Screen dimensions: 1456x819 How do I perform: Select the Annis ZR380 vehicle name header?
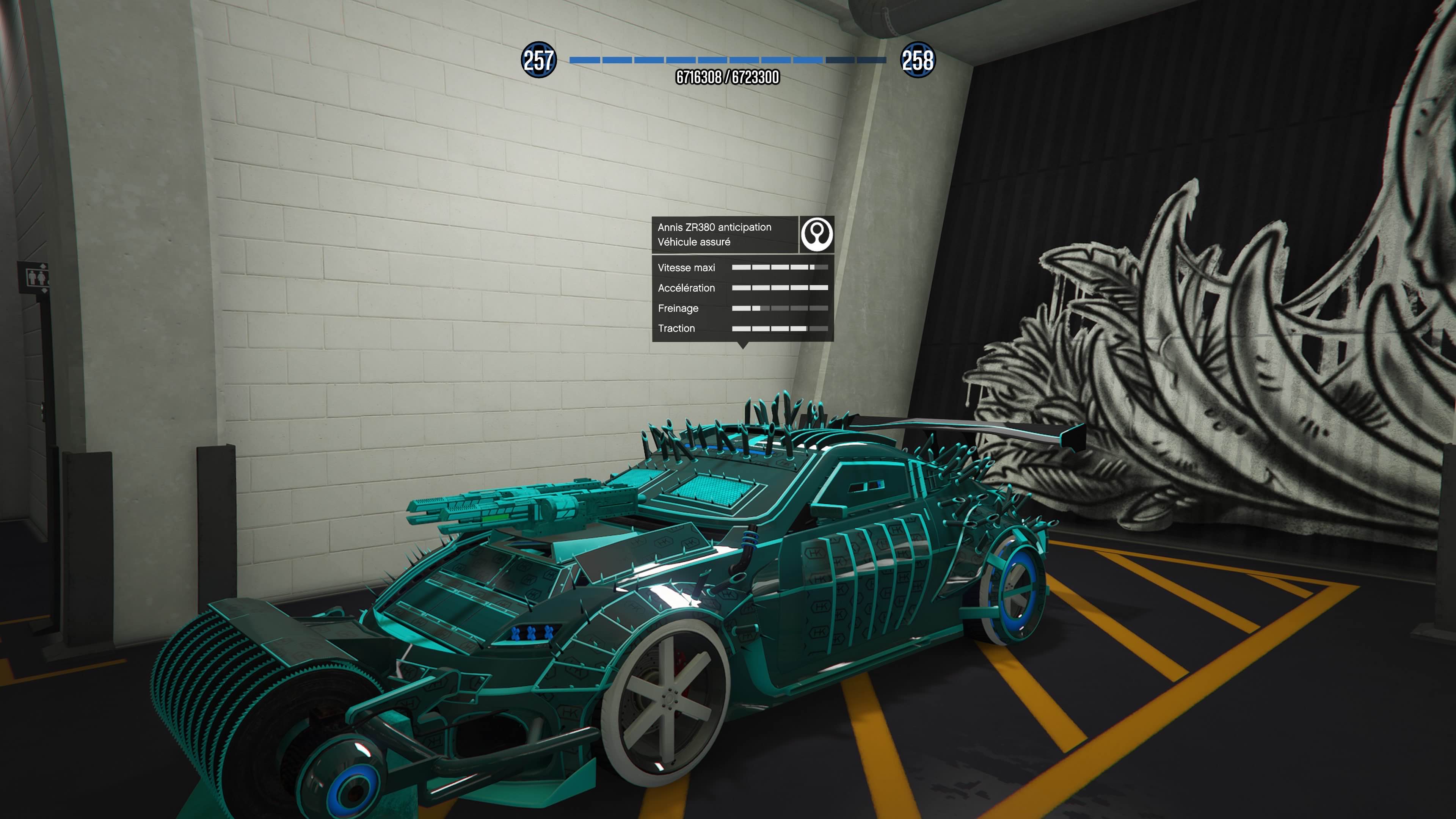(x=714, y=227)
